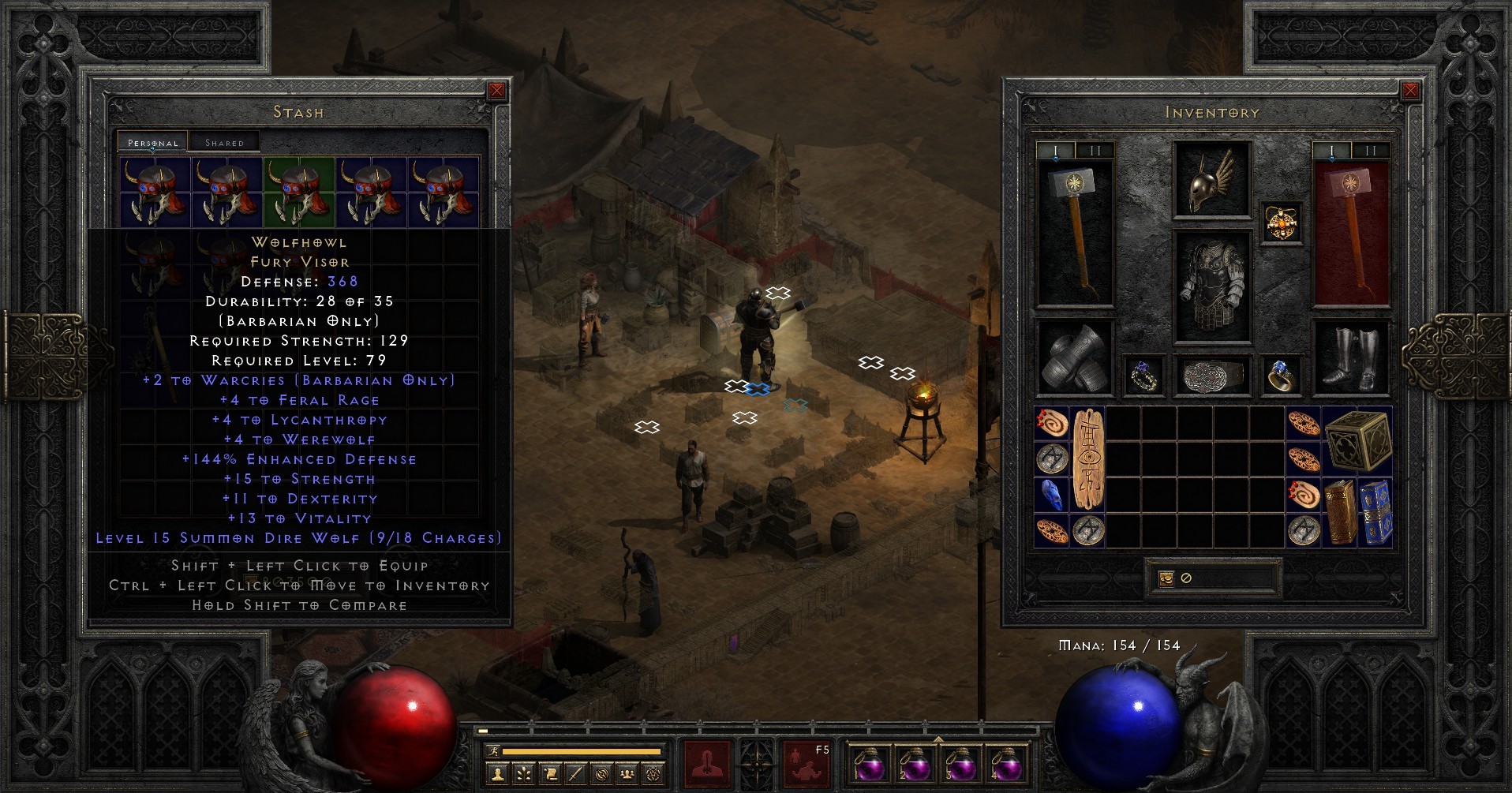
Task: Select the right-click F5 skill slot icon
Action: [805, 764]
